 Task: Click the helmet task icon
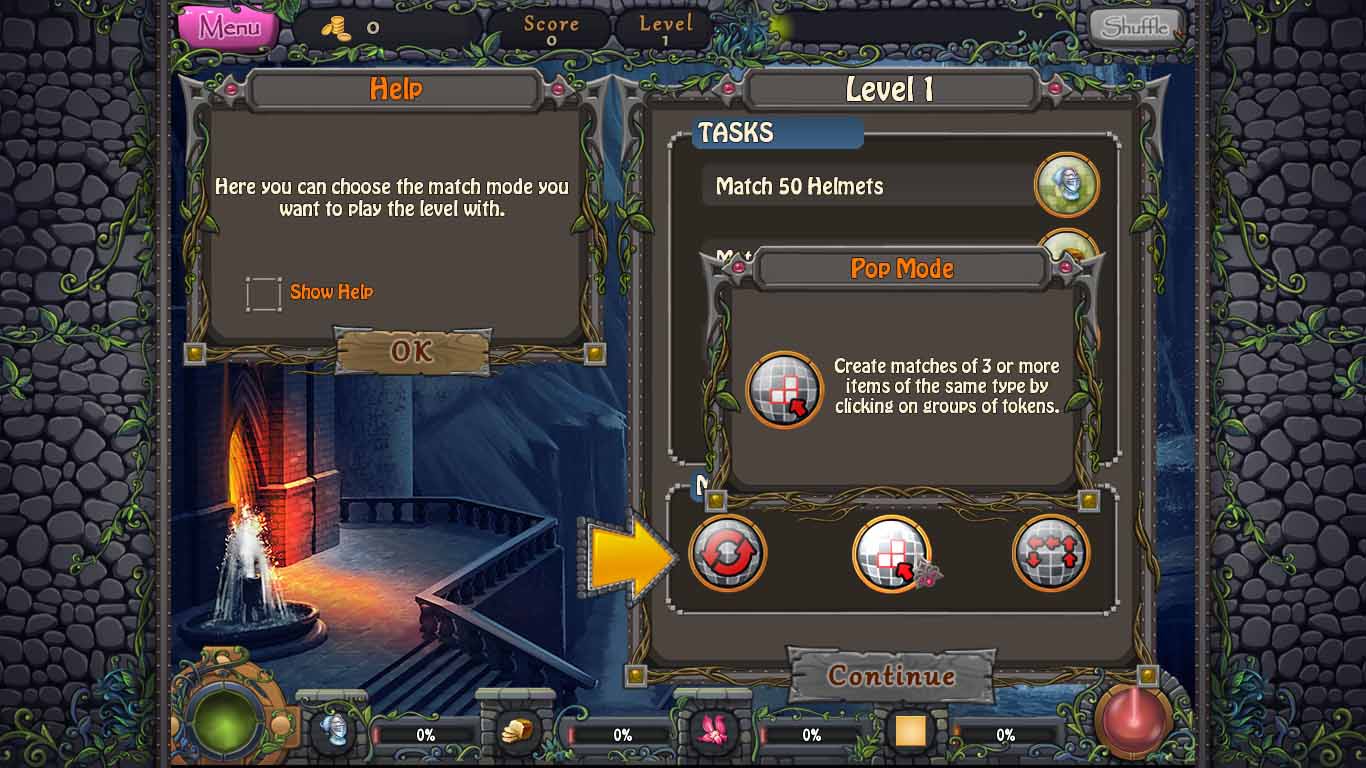click(1067, 185)
